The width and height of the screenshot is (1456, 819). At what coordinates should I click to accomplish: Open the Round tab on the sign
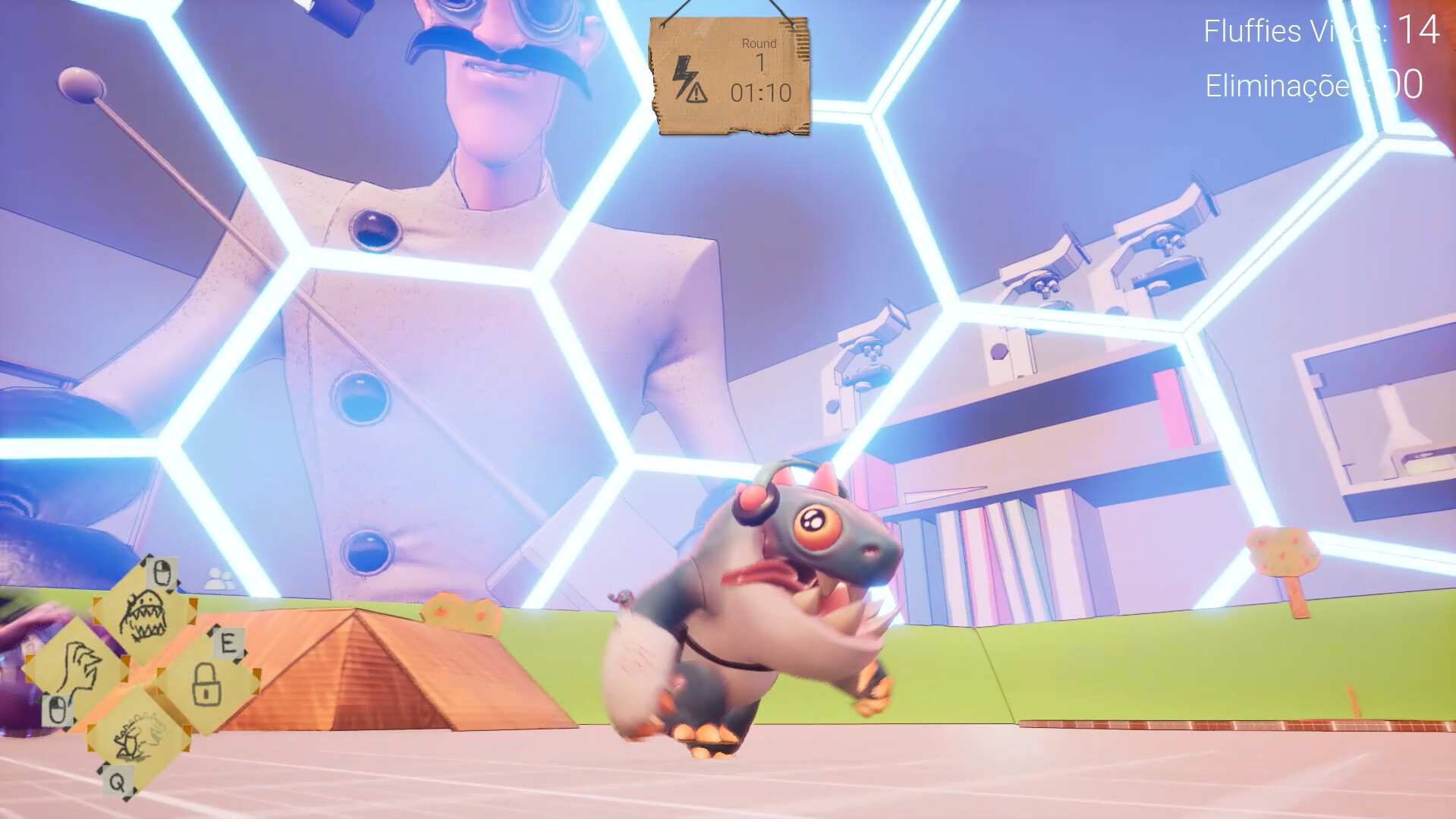coord(759,43)
